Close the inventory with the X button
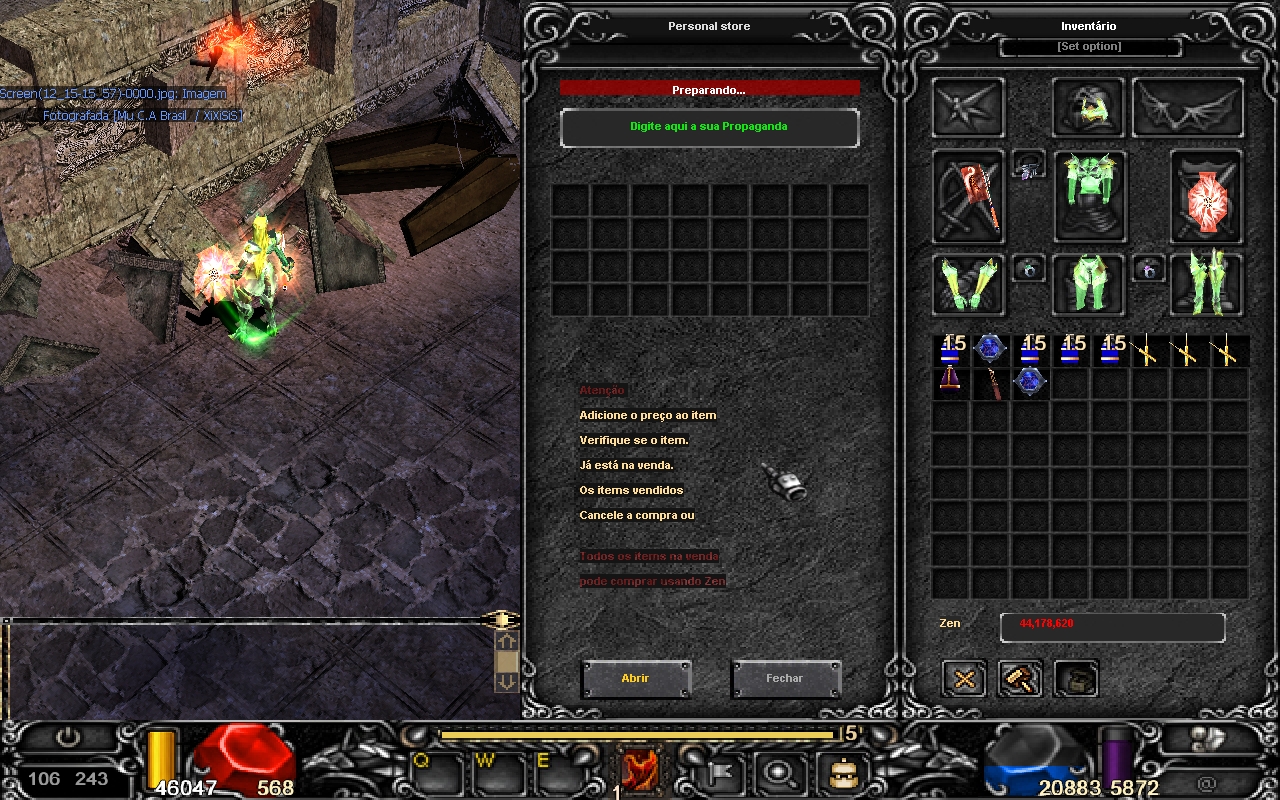This screenshot has height=800, width=1280. pyautogui.click(x=965, y=679)
